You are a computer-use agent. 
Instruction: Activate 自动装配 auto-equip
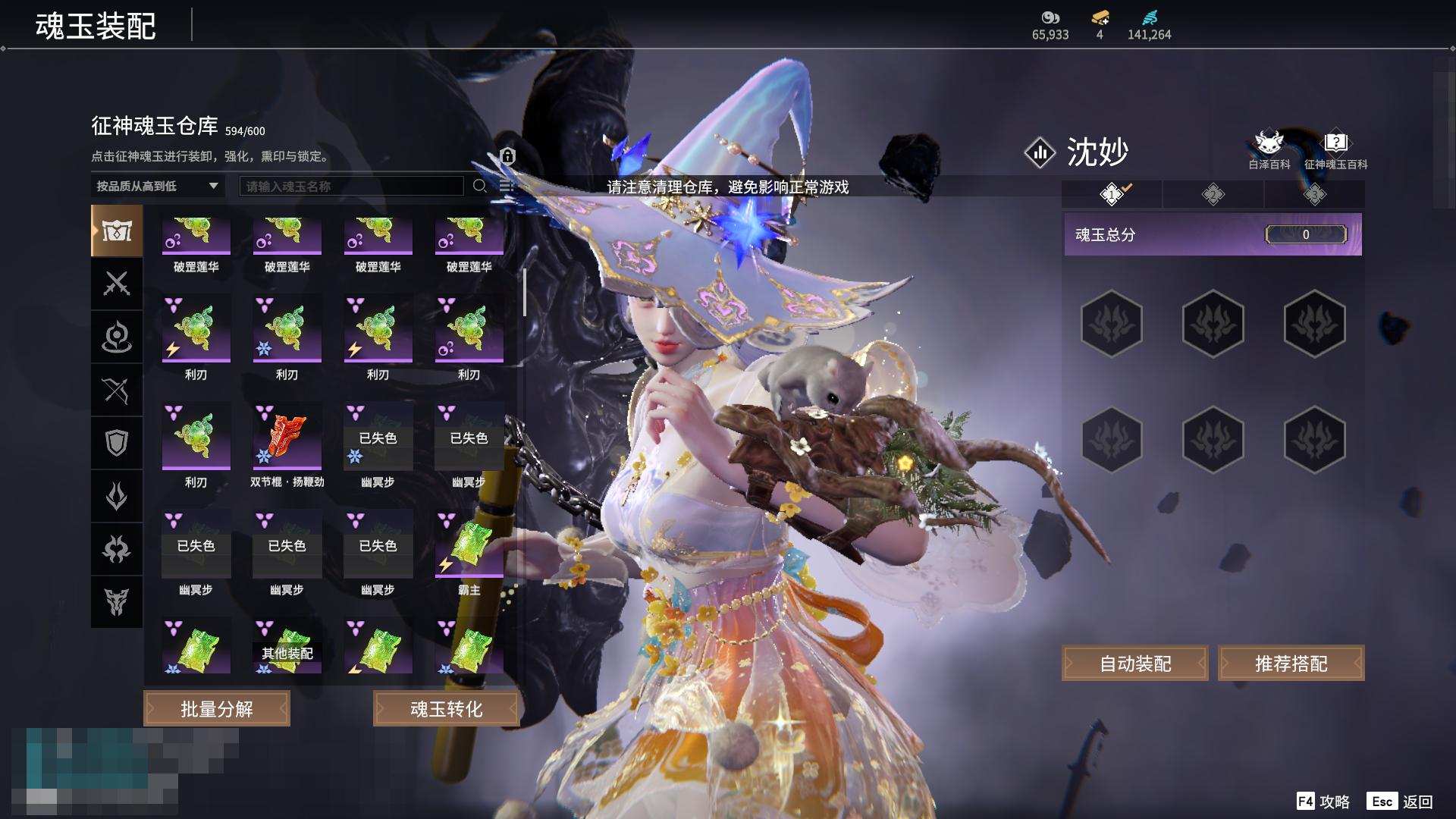point(1134,664)
